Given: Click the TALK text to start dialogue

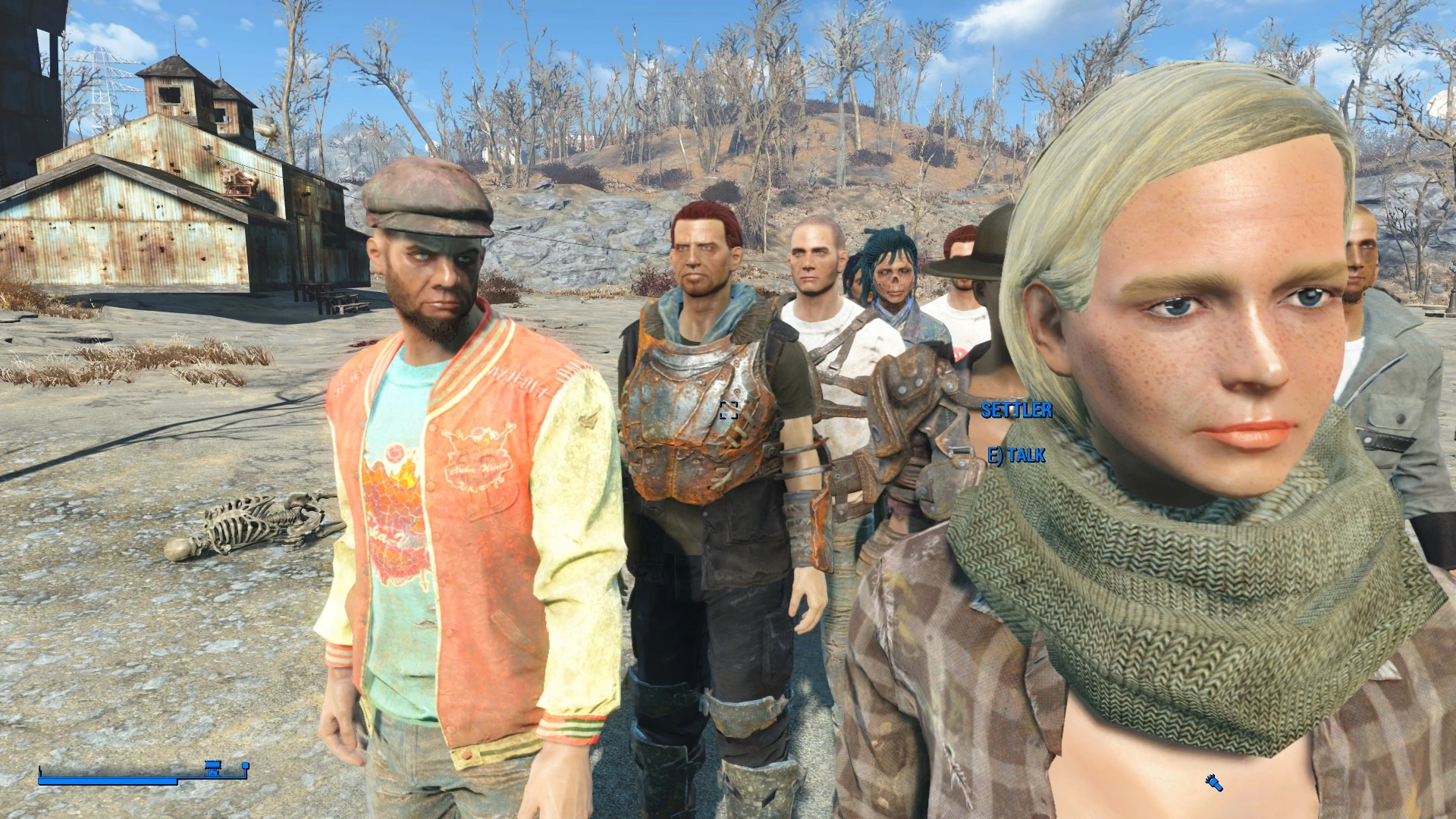Looking at the screenshot, I should [x=1027, y=455].
